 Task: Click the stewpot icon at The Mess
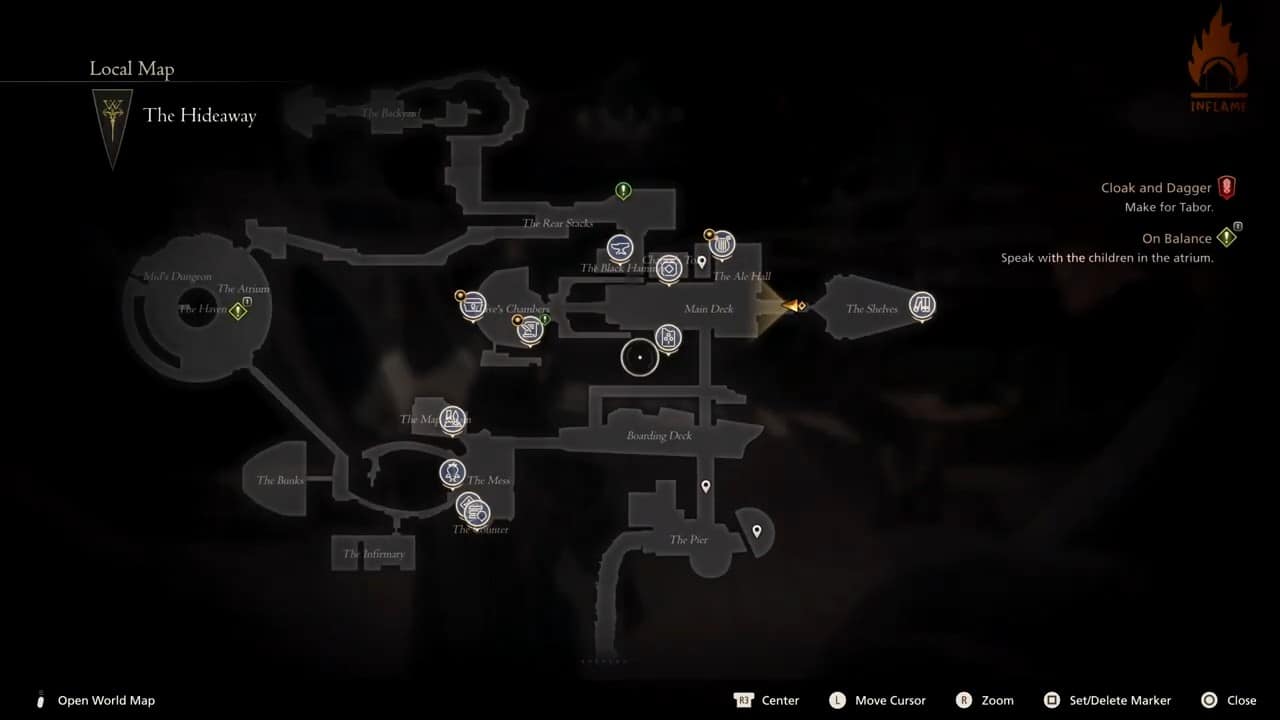click(x=452, y=472)
